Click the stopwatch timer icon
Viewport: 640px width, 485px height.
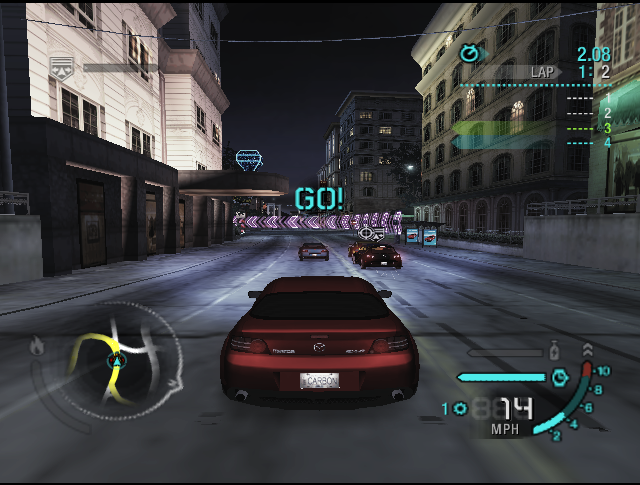click(469, 53)
